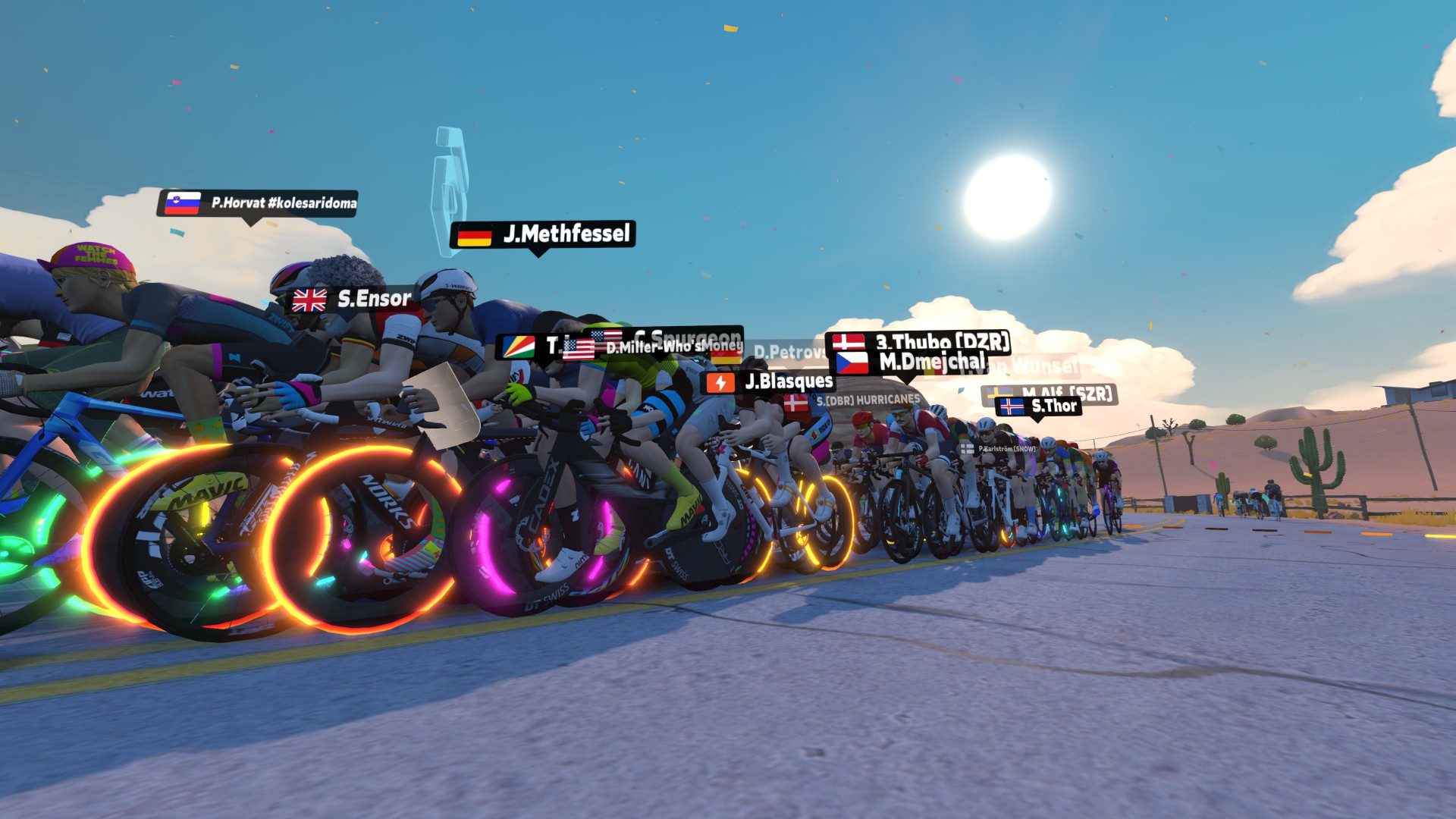The height and width of the screenshot is (819, 1456).
Task: Click the M.Alf [SZR] nameplate
Action: click(1069, 393)
